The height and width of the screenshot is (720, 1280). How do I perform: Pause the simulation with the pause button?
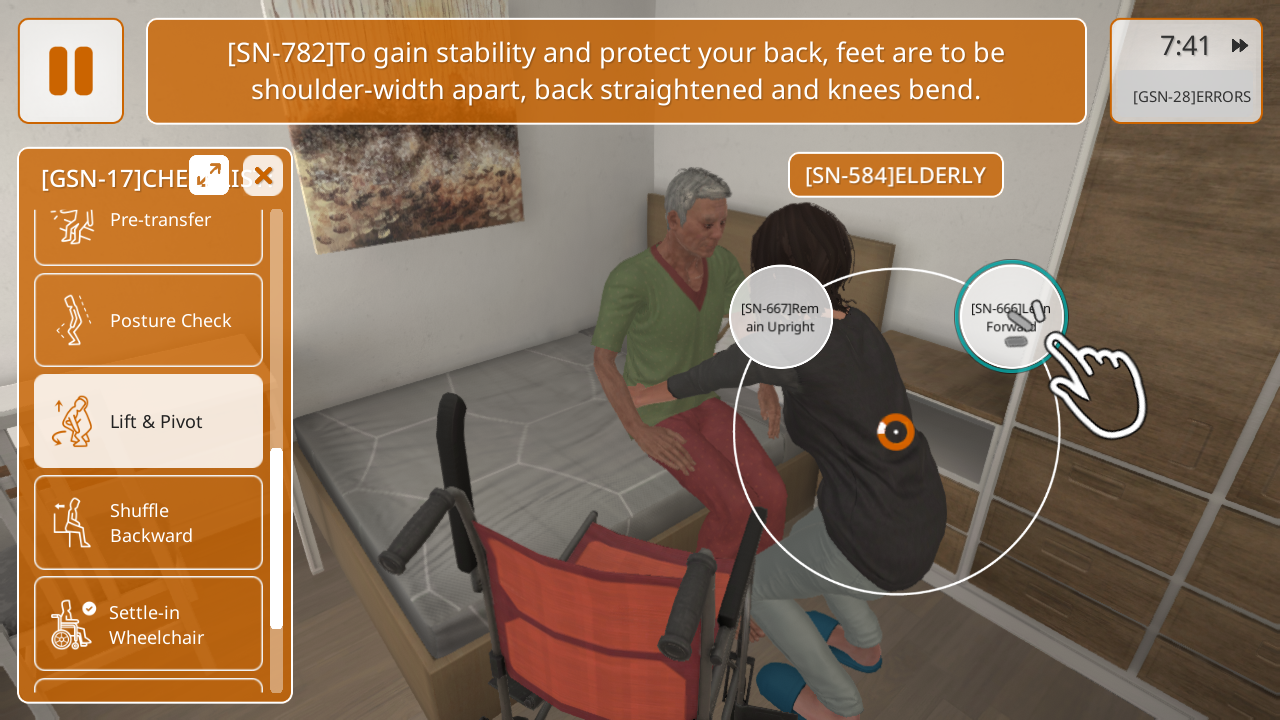click(71, 71)
